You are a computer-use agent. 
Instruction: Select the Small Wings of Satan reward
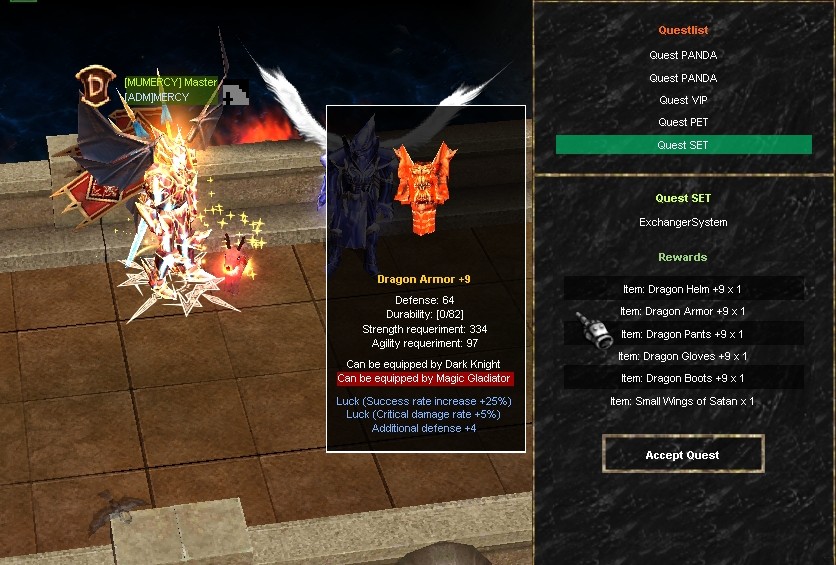(683, 401)
